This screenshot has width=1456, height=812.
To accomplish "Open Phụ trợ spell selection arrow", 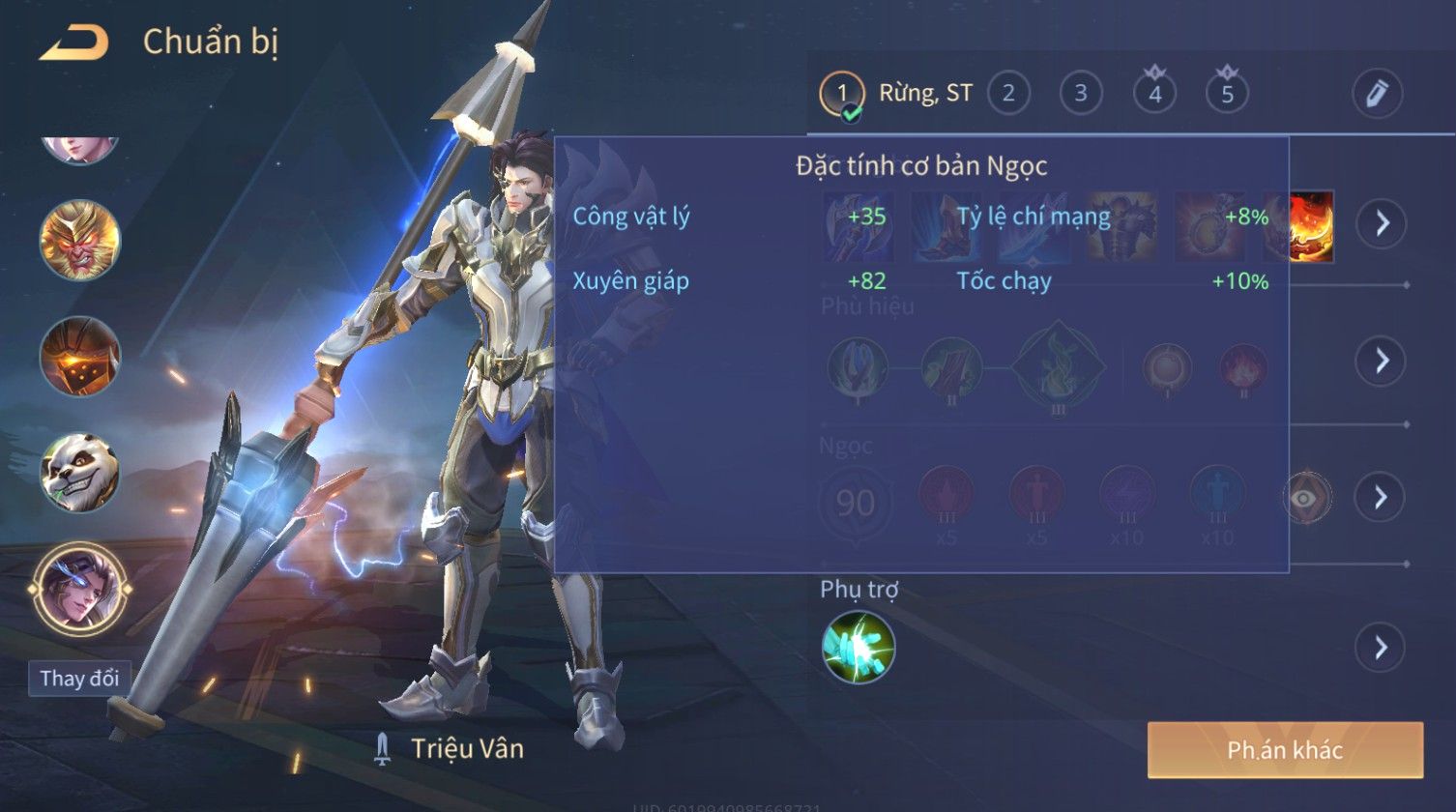I will (1381, 648).
